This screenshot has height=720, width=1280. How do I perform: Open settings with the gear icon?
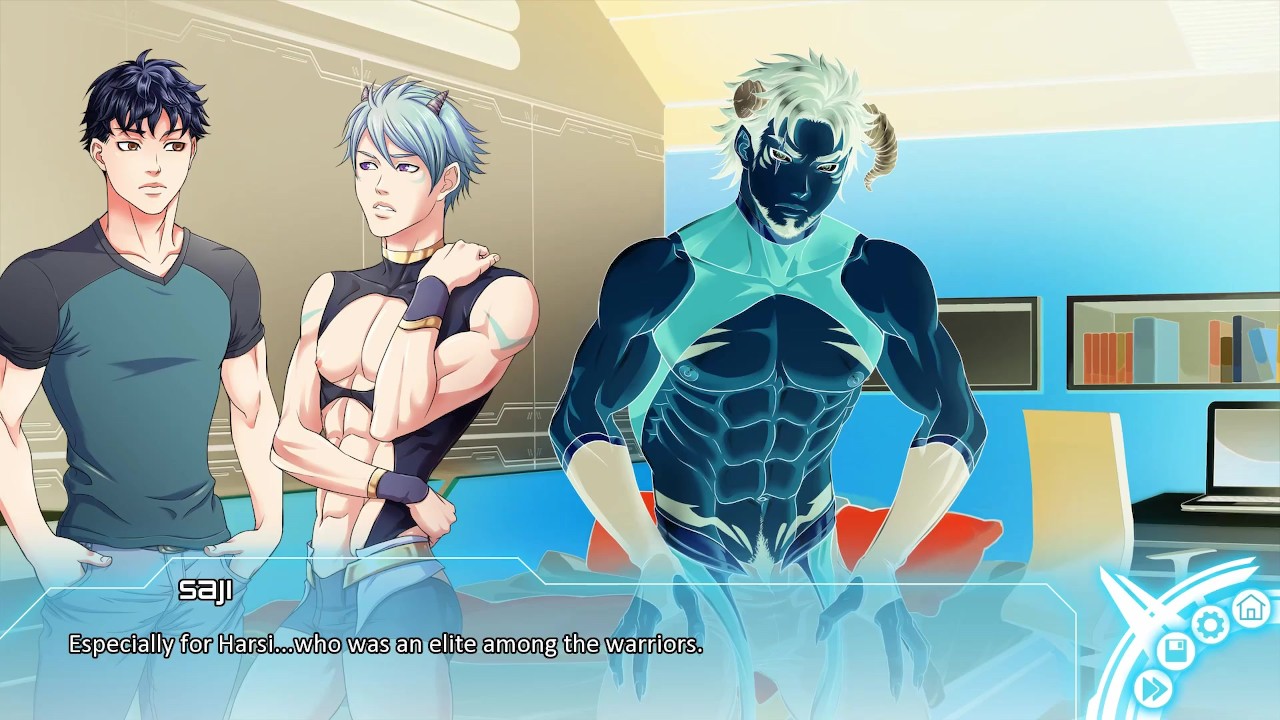(x=1210, y=626)
